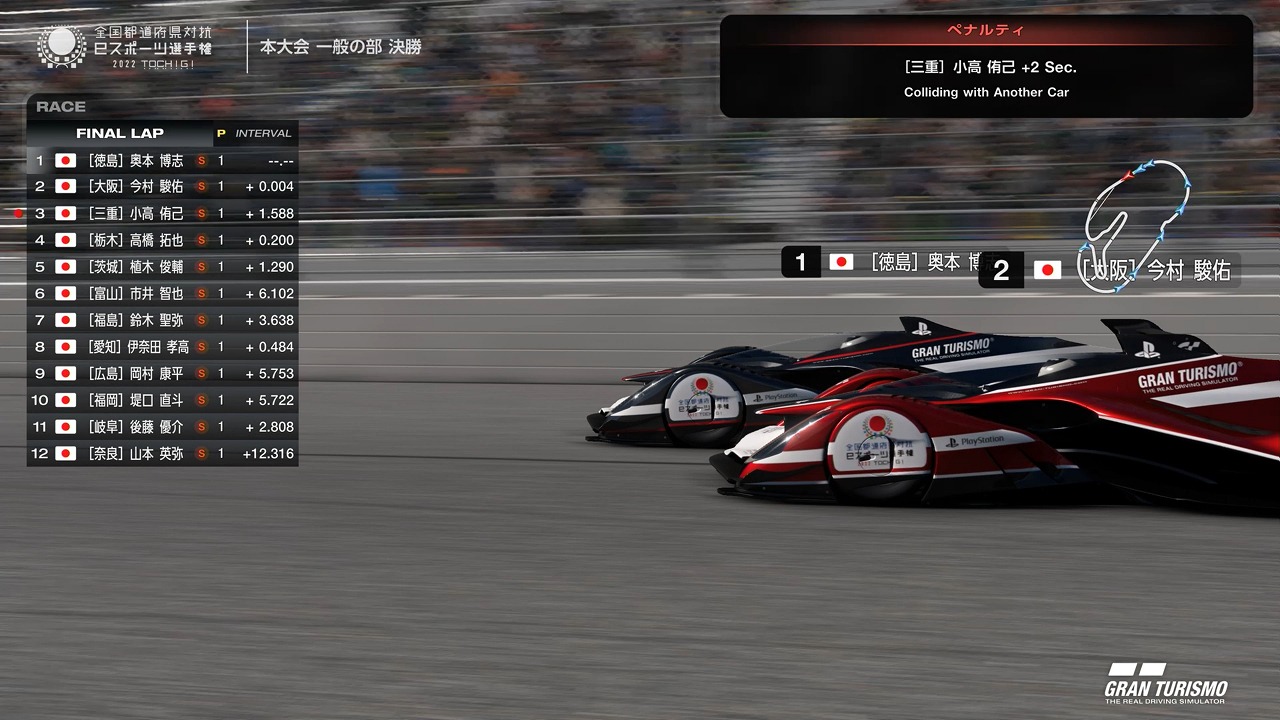Viewport: 1280px width, 720px height.
Task: Select the Fukushima driver's leaderboard row
Action: (162, 320)
